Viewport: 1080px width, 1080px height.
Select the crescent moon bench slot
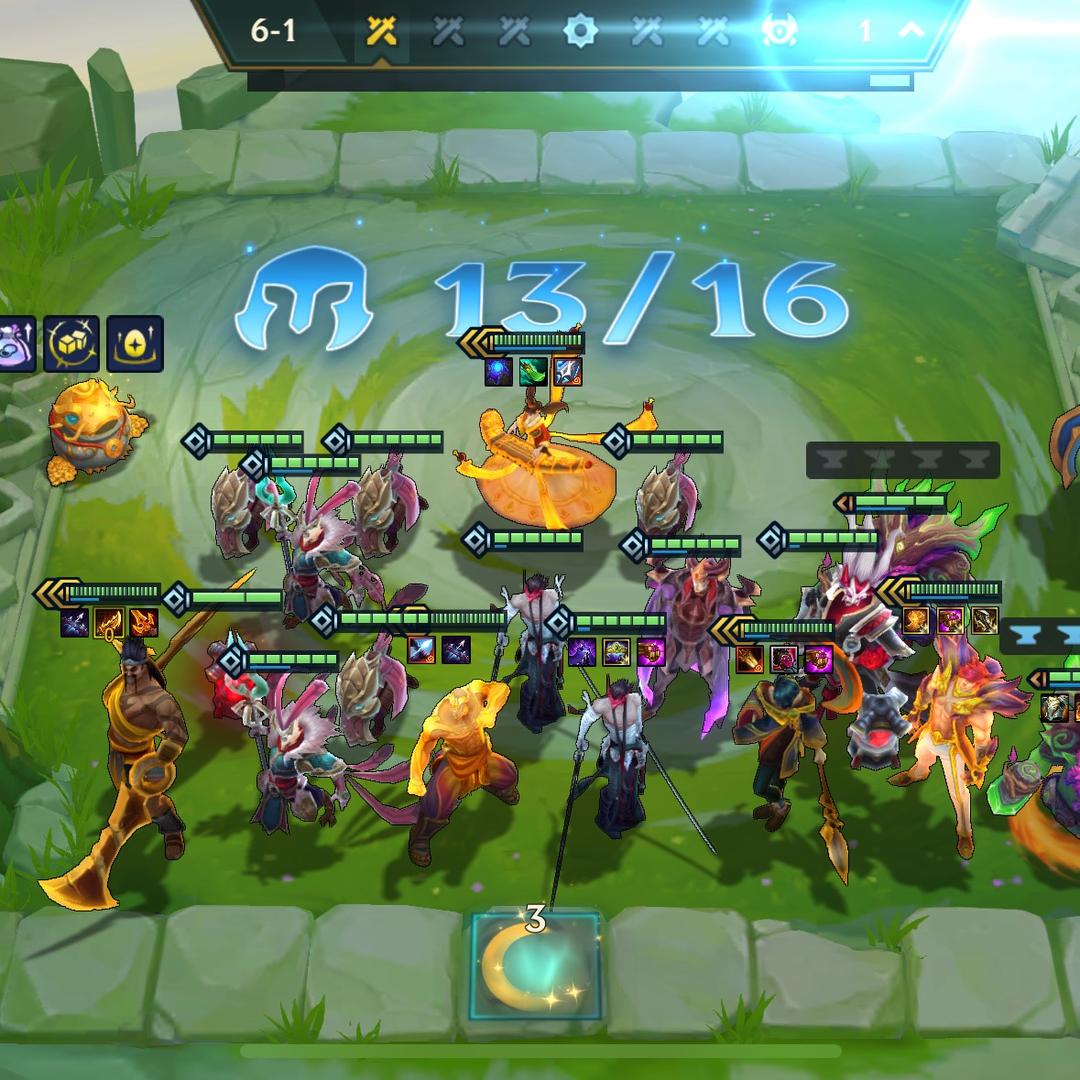coord(535,966)
